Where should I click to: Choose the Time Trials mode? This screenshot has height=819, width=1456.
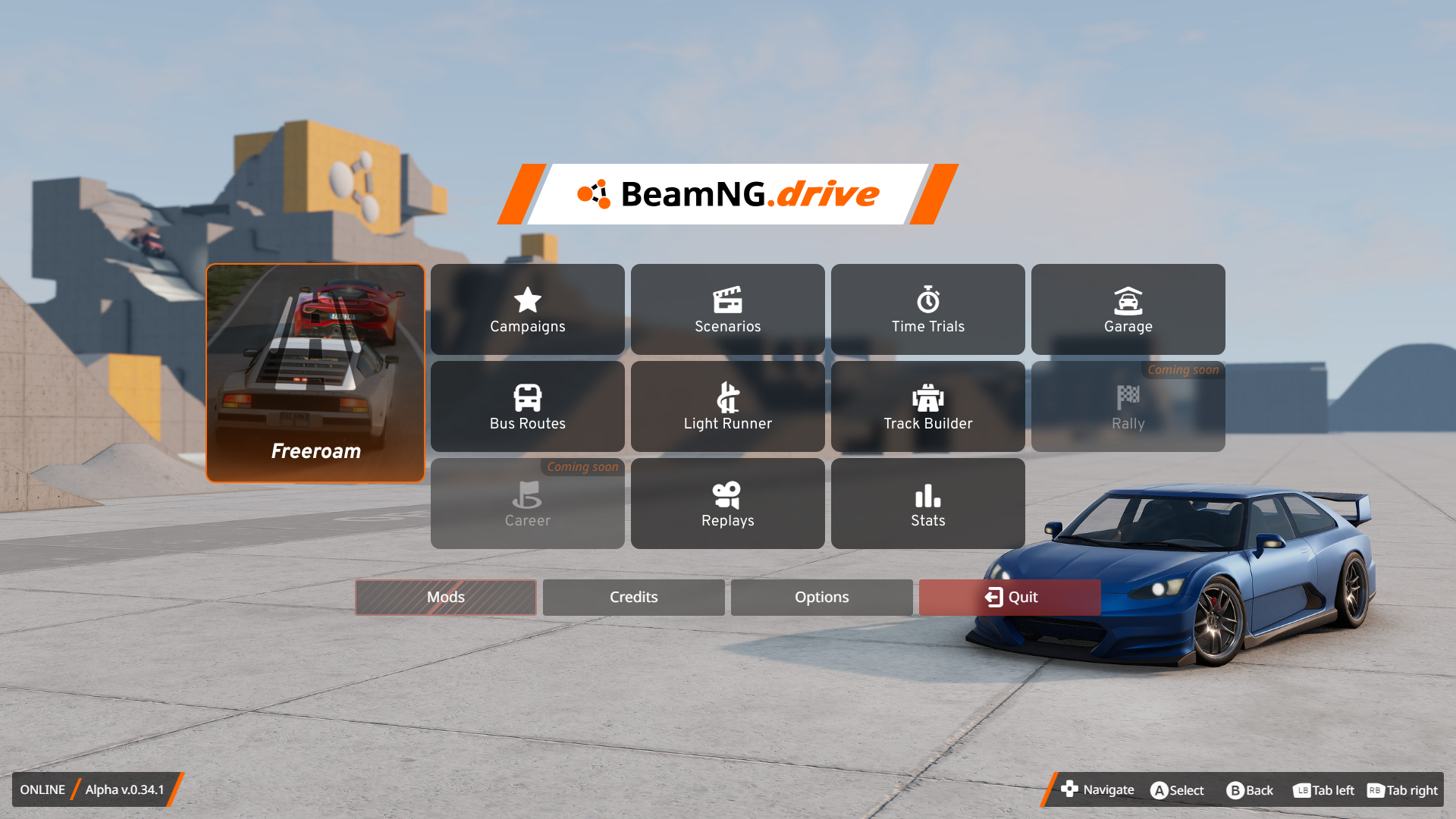(928, 309)
